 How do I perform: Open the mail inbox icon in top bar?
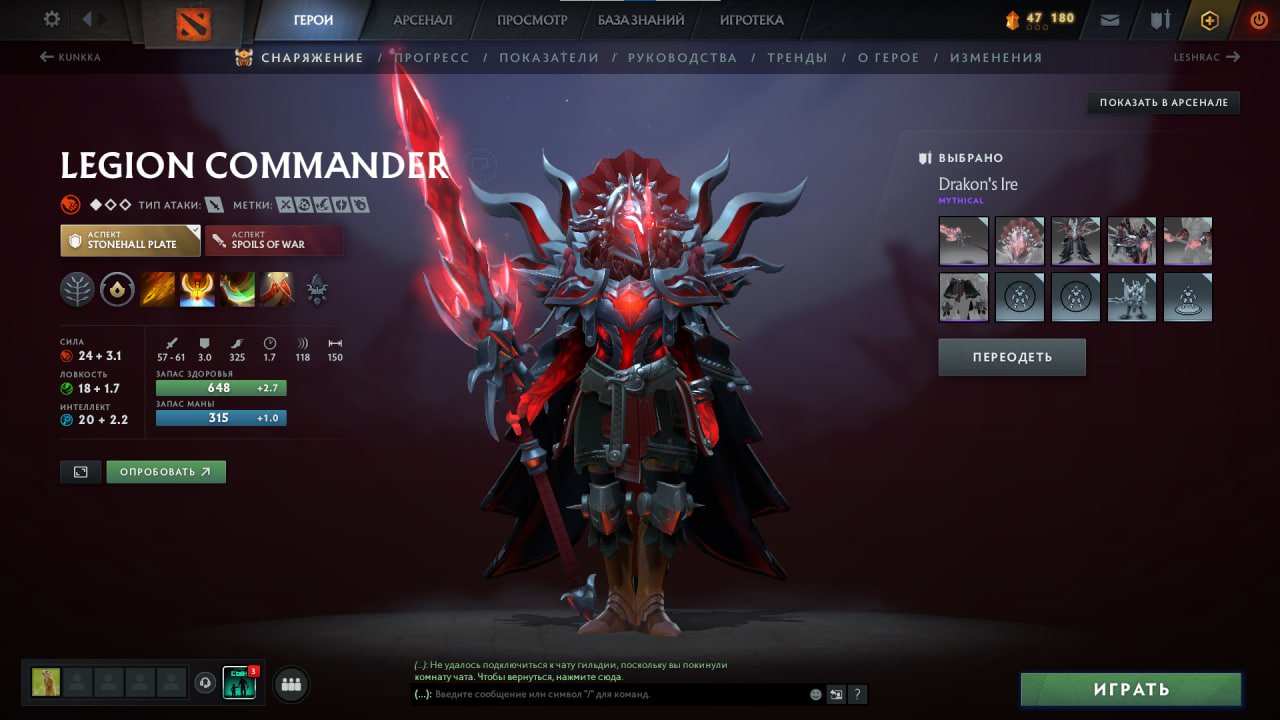coord(1110,18)
